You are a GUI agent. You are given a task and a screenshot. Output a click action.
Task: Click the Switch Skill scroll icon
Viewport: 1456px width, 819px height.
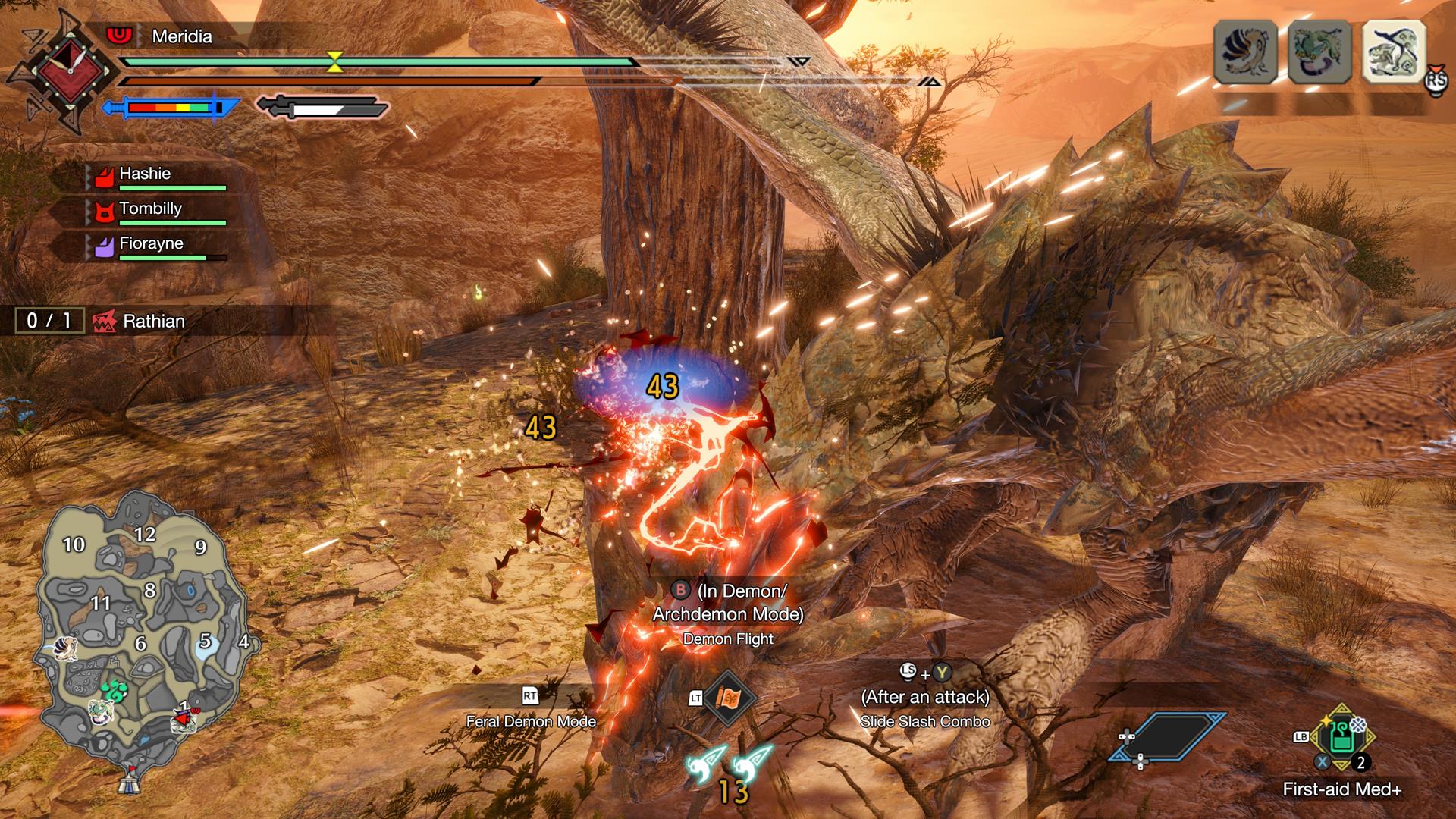click(729, 698)
